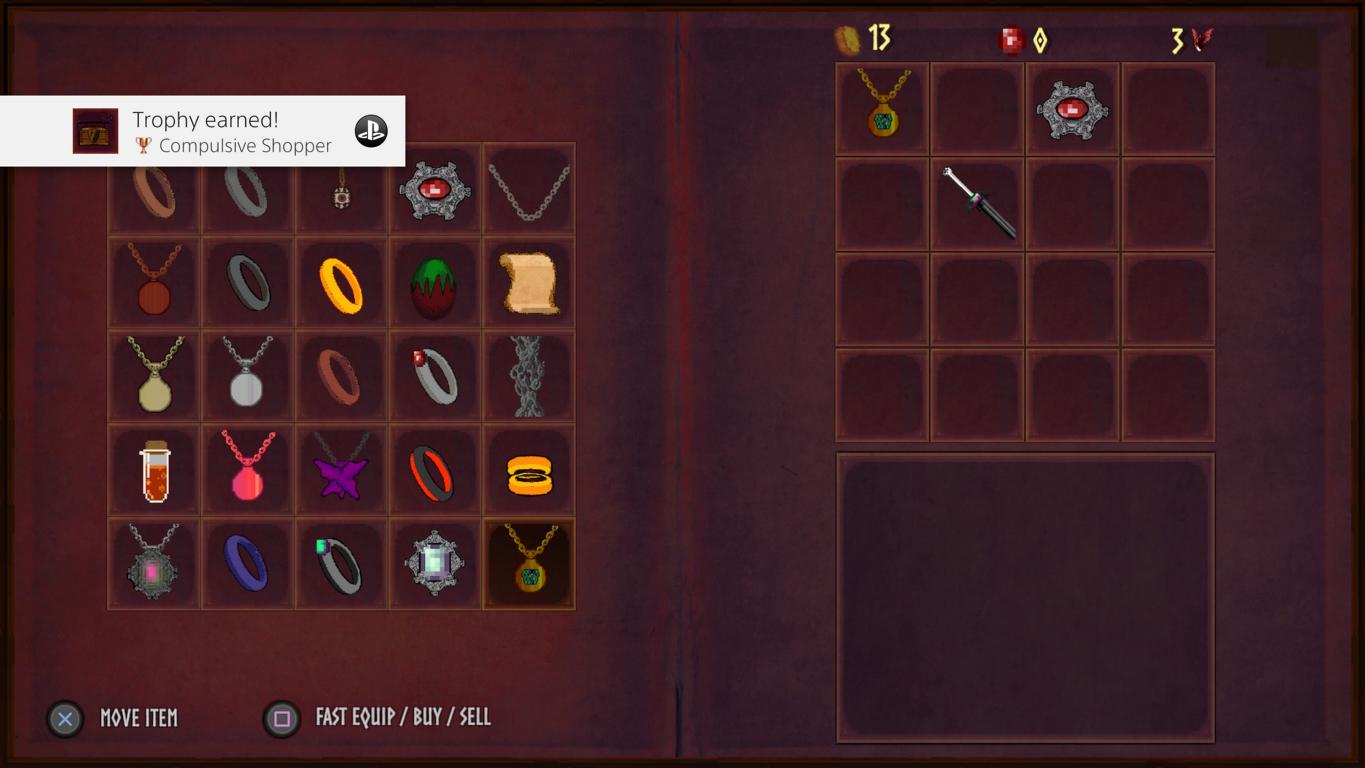
Task: Pick the copper amulet with red-brown disc
Action: coord(154,282)
